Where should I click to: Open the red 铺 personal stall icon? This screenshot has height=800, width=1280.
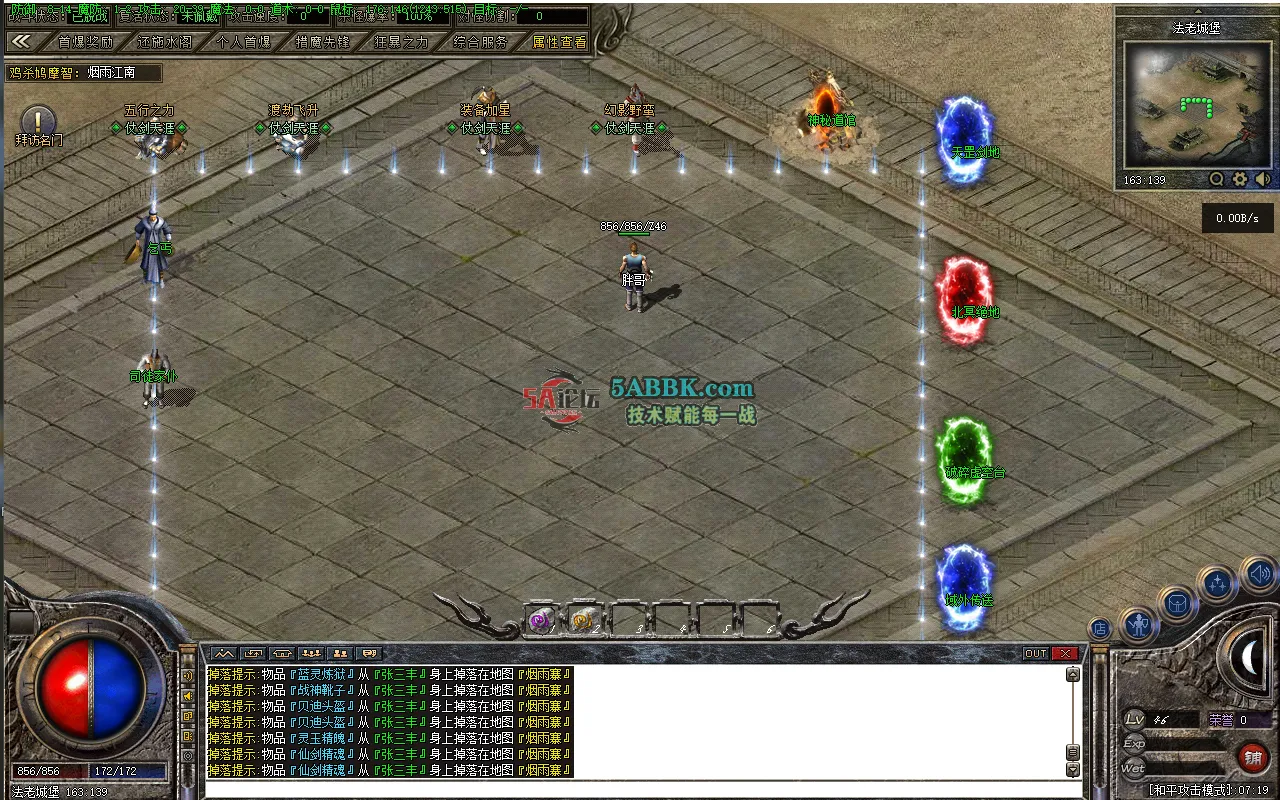(1254, 757)
